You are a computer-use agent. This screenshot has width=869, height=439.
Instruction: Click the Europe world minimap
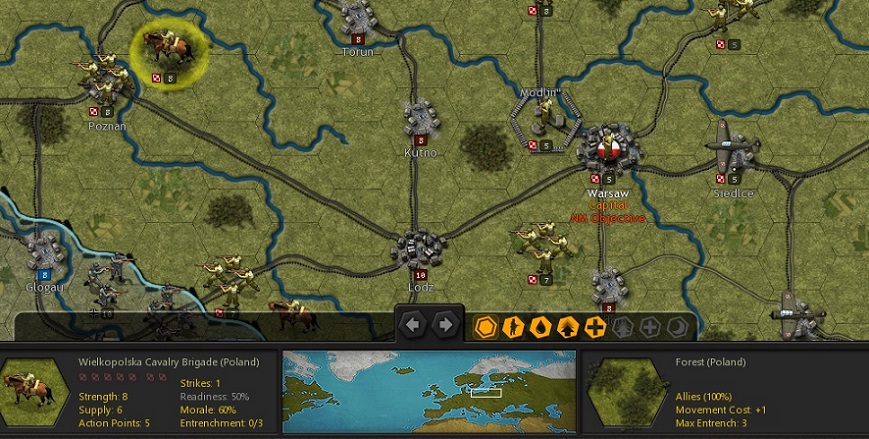(429, 390)
